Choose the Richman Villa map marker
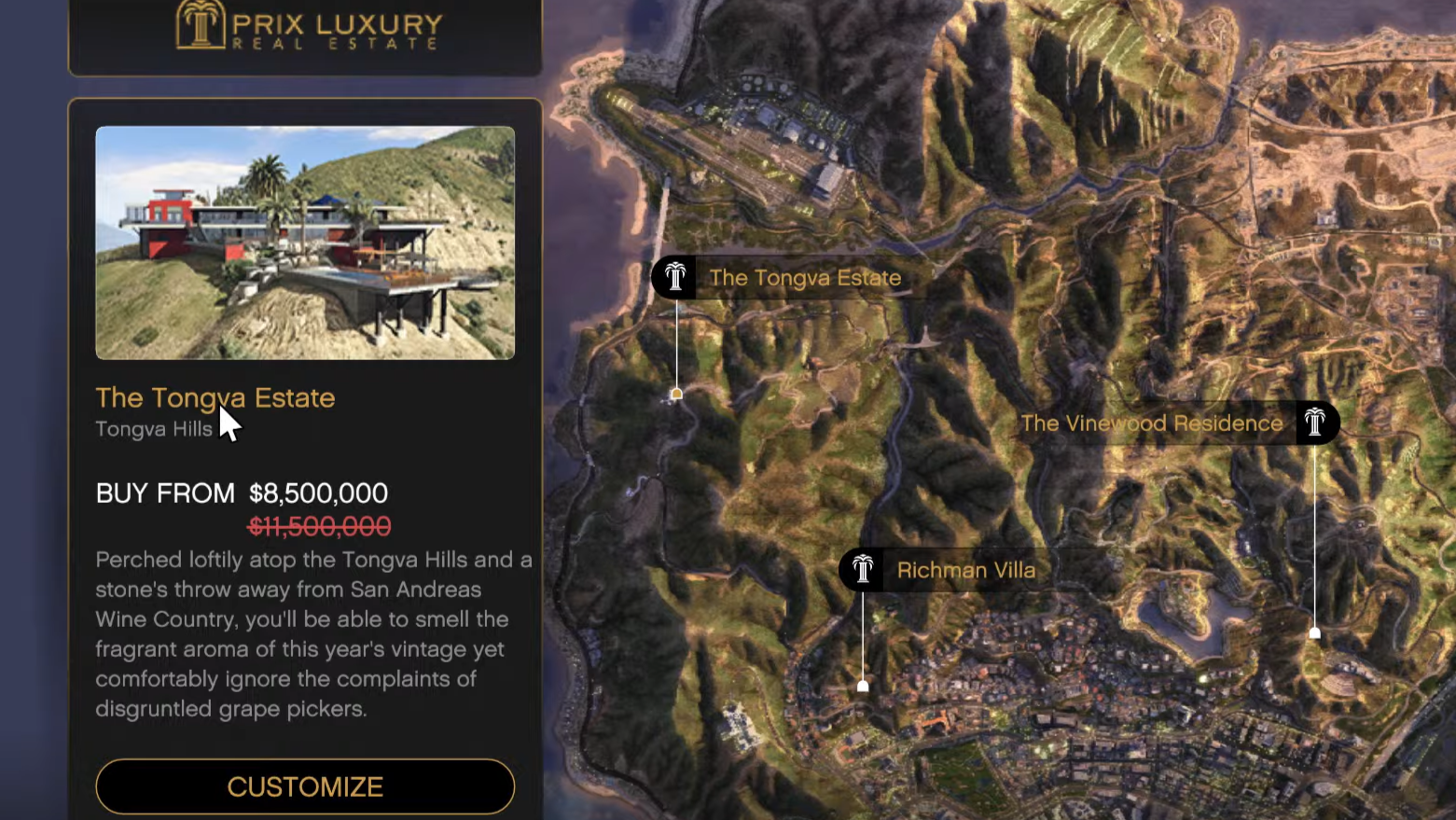Viewport: 1456px width, 820px height. pos(863,569)
